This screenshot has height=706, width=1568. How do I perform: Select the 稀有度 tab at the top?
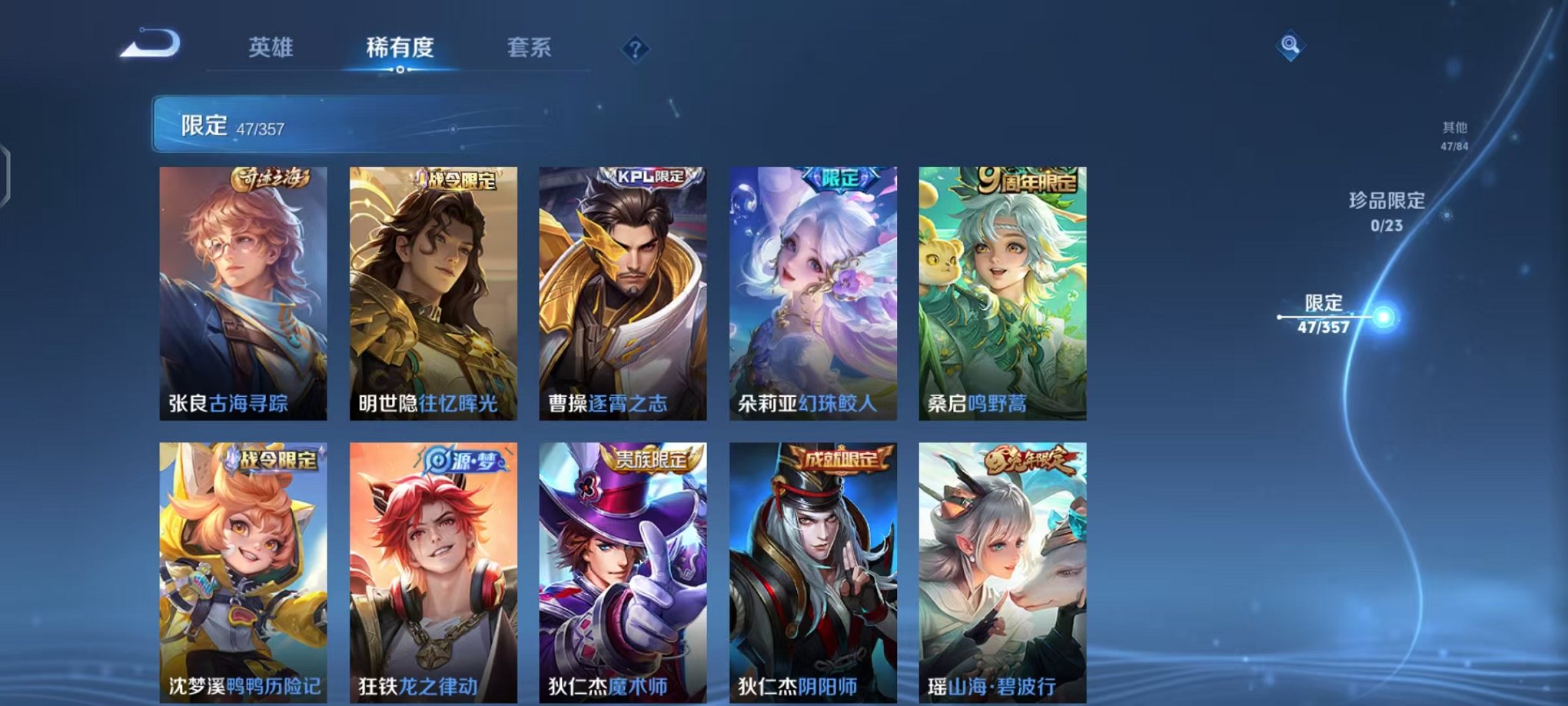click(x=399, y=48)
